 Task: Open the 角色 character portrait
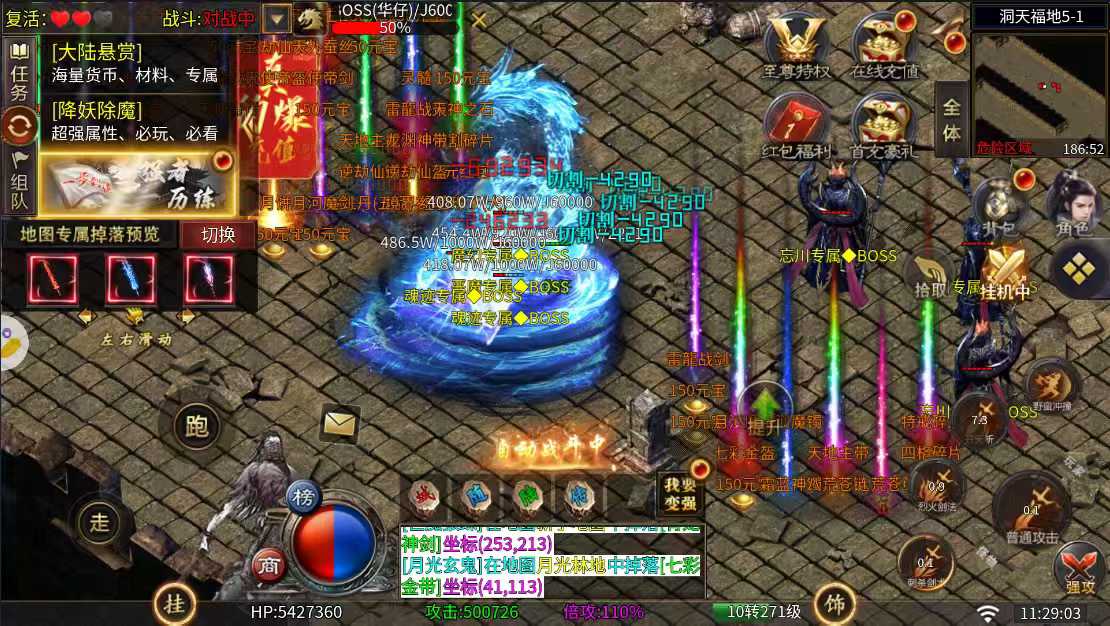pyautogui.click(x=1071, y=205)
